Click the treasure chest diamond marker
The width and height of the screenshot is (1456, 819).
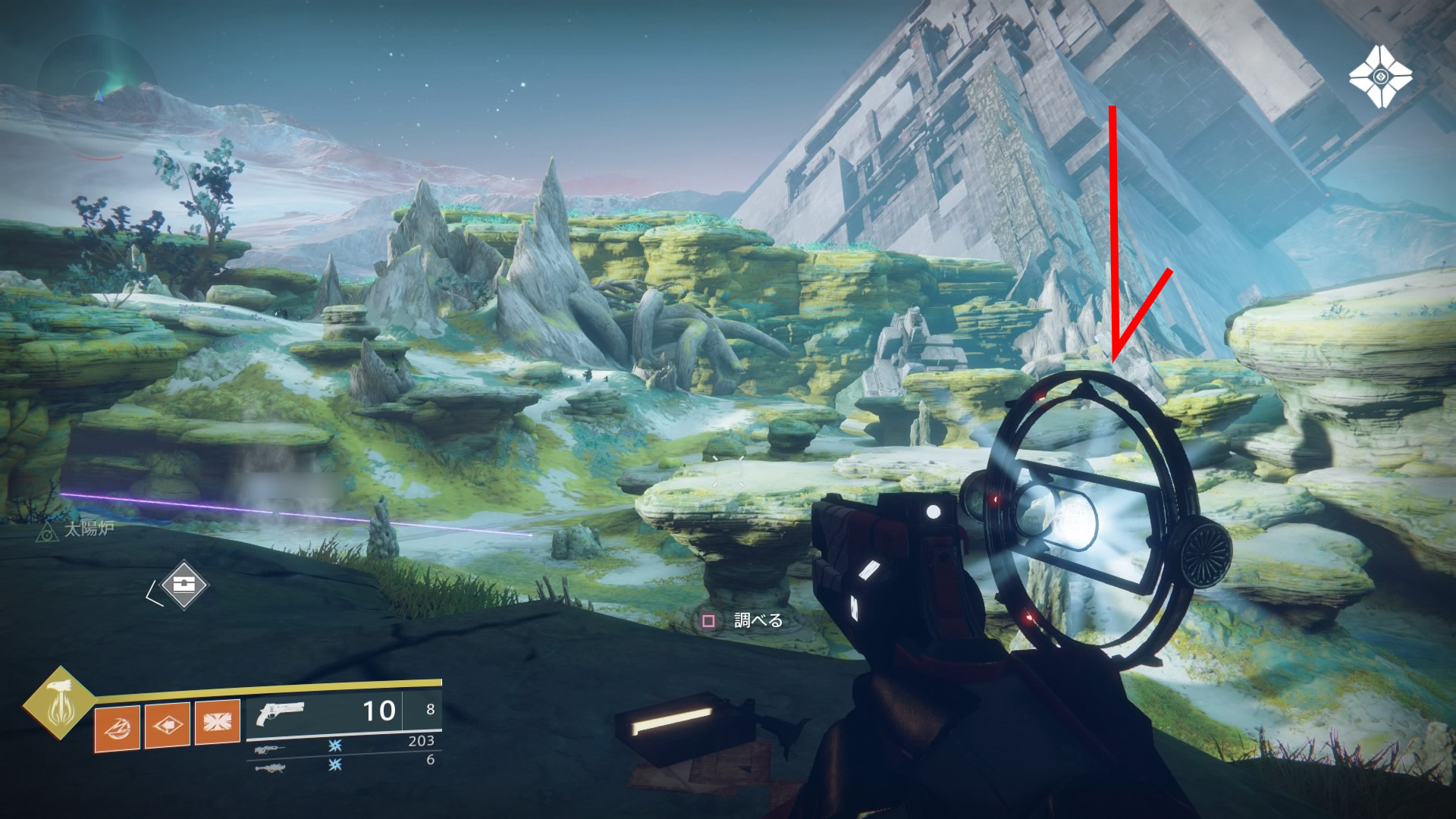pos(183,585)
